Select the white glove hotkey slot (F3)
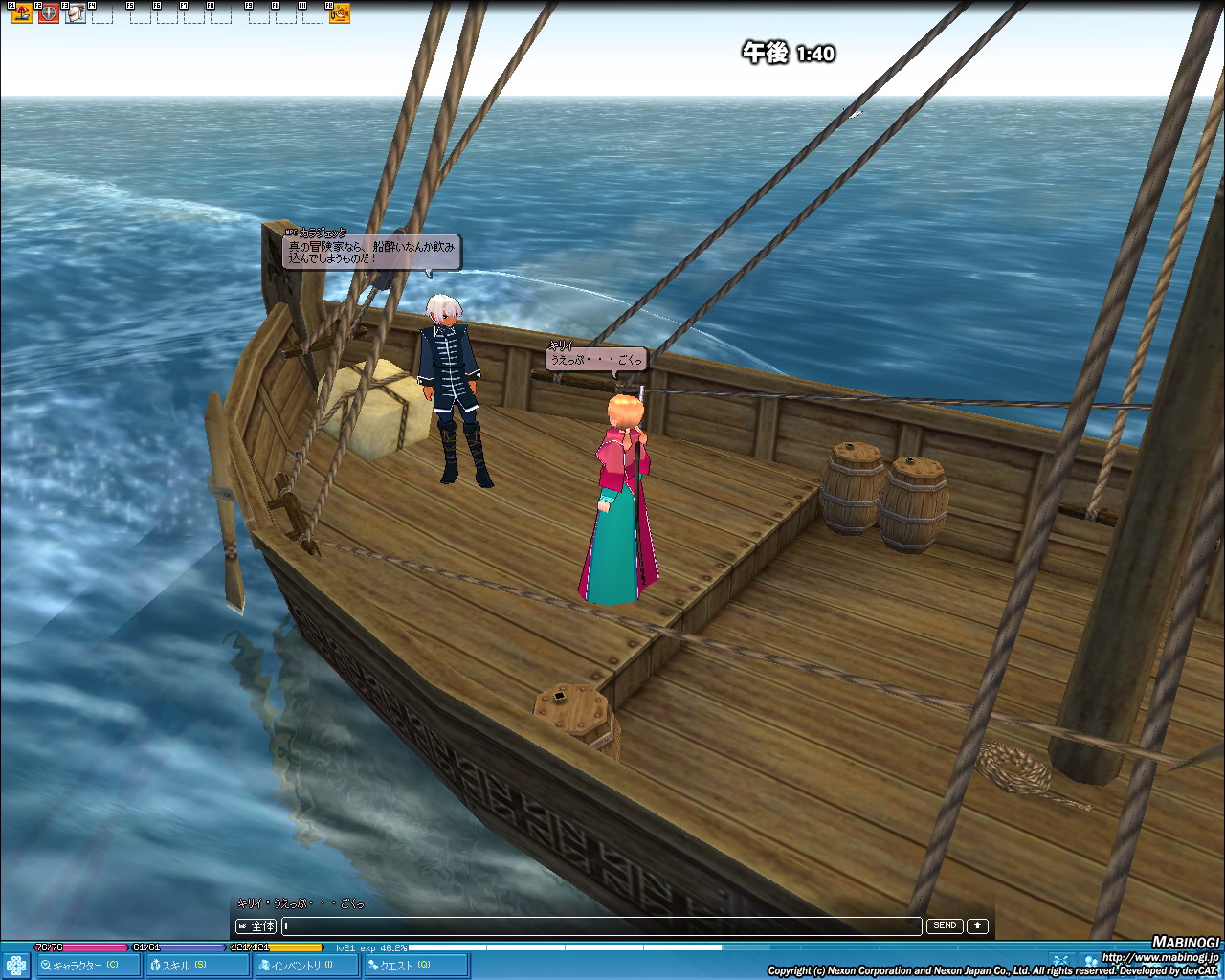The height and width of the screenshot is (980, 1225). (x=76, y=13)
